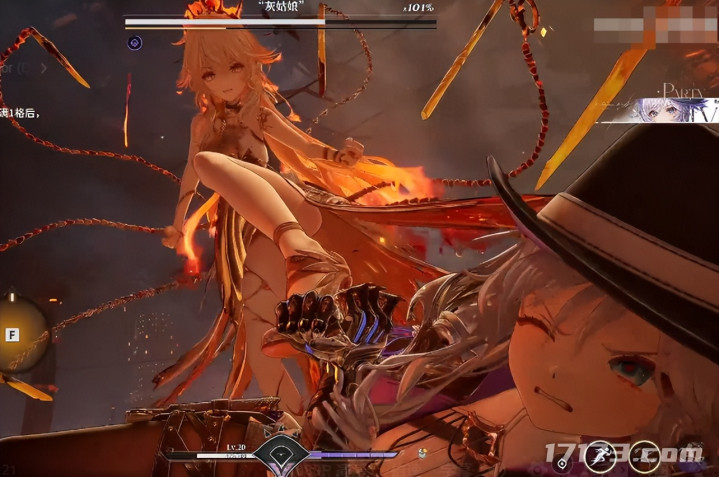
Task: Select the diamond emblem on the bottom bar
Action: pyautogui.click(x=279, y=456)
